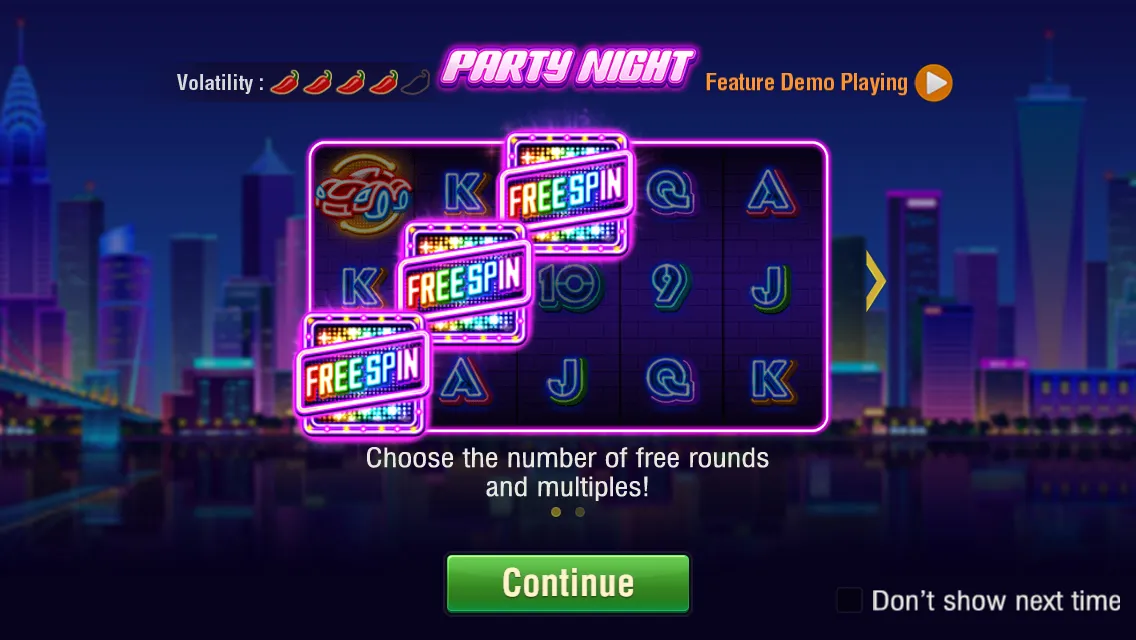Image resolution: width=1136 pixels, height=640 pixels.
Task: Play the Feature Demo with orange play button
Action: [933, 83]
